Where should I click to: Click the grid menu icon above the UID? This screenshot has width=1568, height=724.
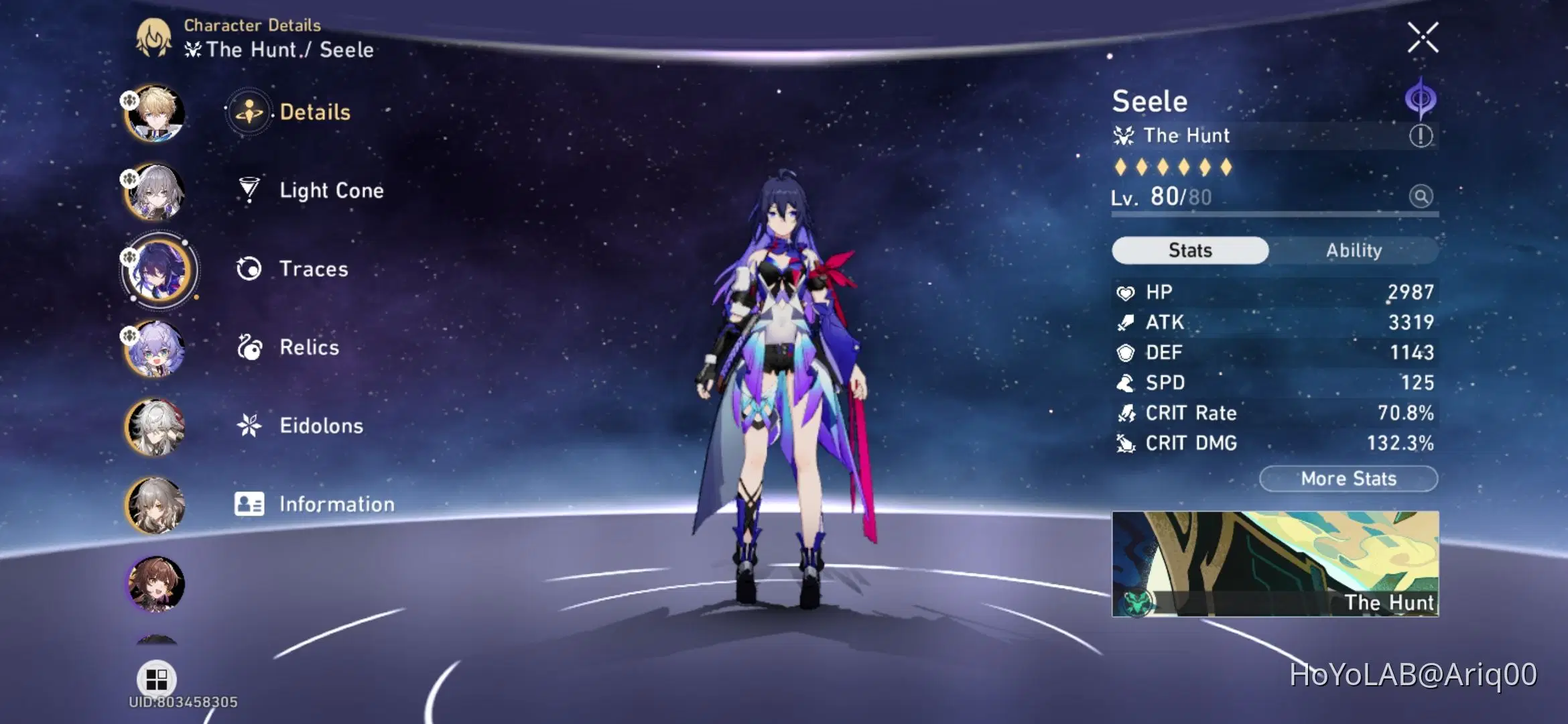point(157,680)
